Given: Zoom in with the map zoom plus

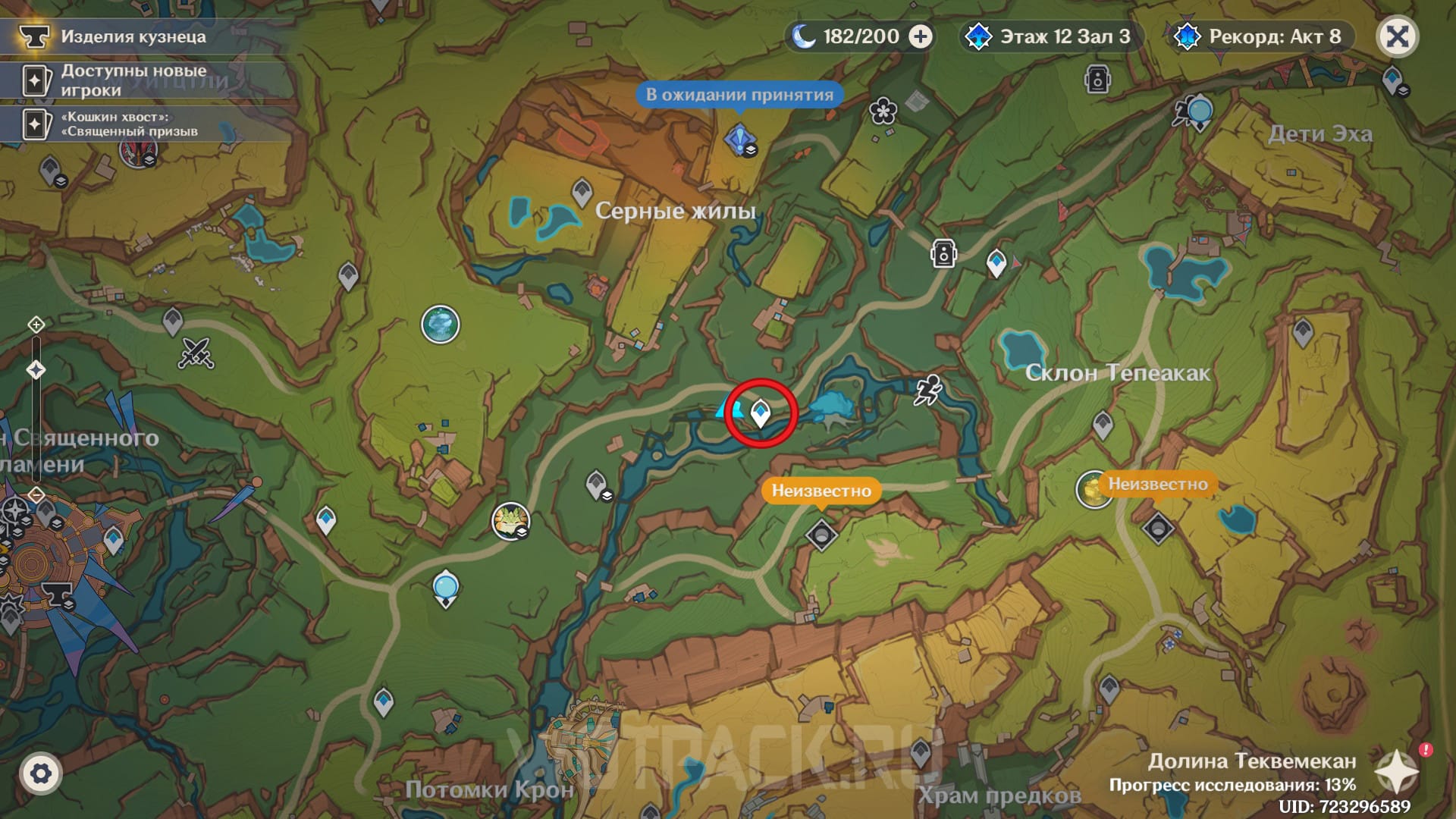Looking at the screenshot, I should [x=36, y=325].
